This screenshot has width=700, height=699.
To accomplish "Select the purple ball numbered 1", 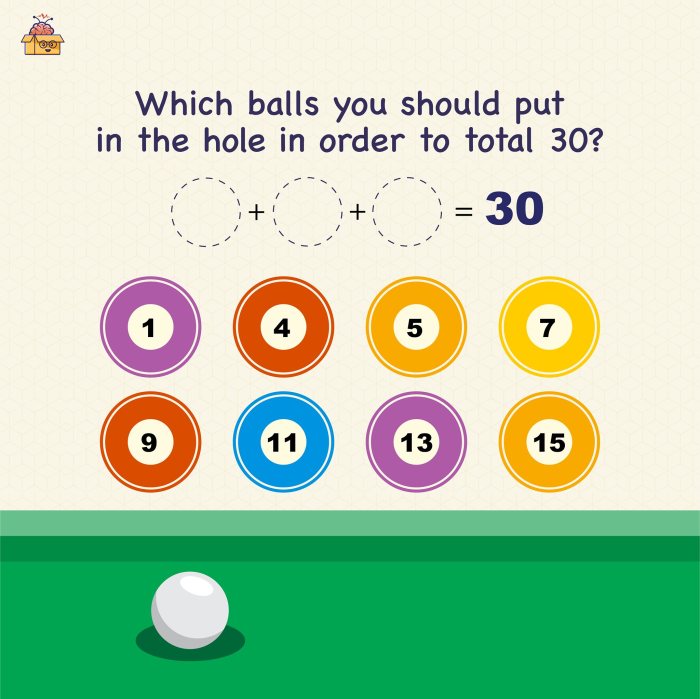I will pyautogui.click(x=150, y=327).
